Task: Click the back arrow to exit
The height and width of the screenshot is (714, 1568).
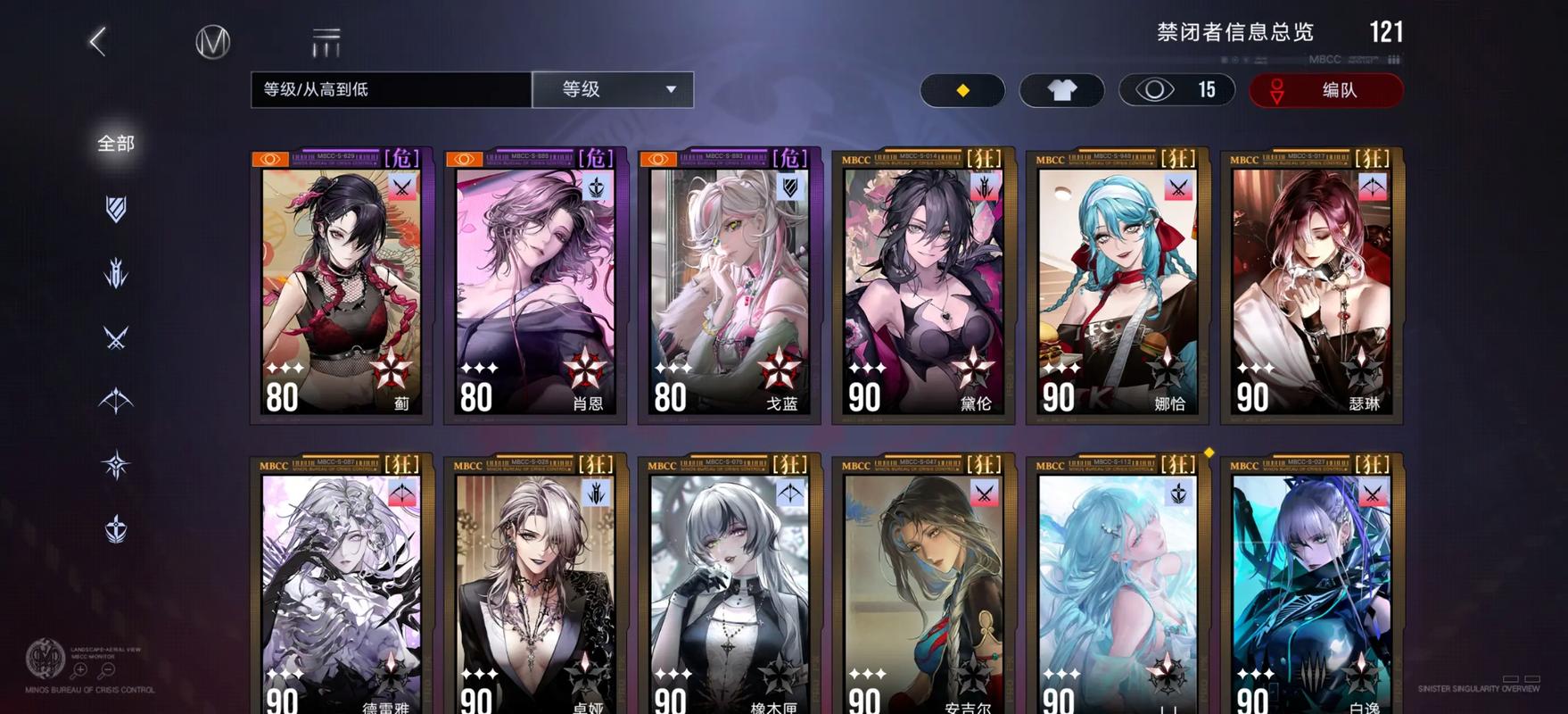Action: 98,41
